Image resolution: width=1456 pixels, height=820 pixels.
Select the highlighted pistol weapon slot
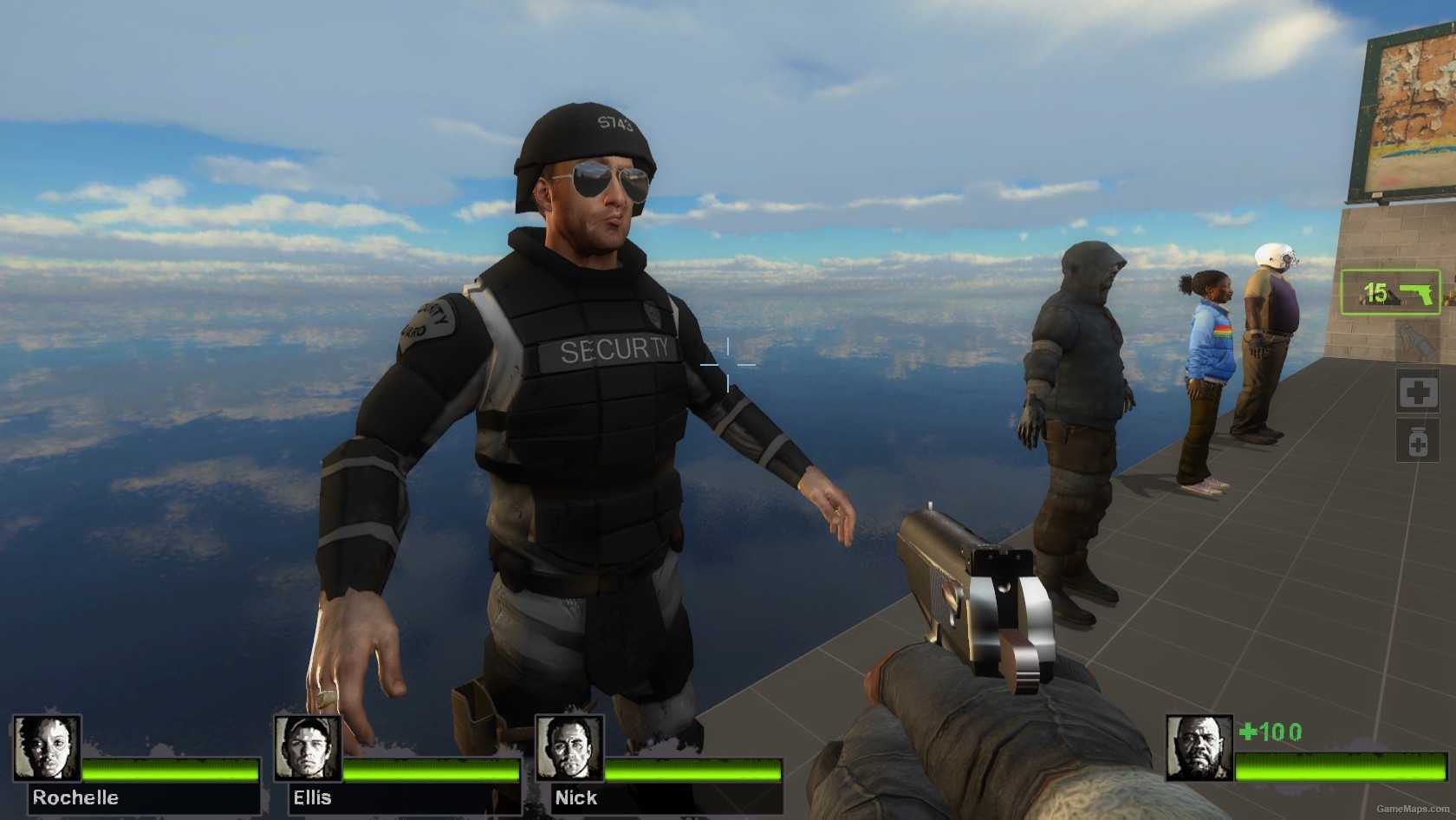[x=1391, y=292]
